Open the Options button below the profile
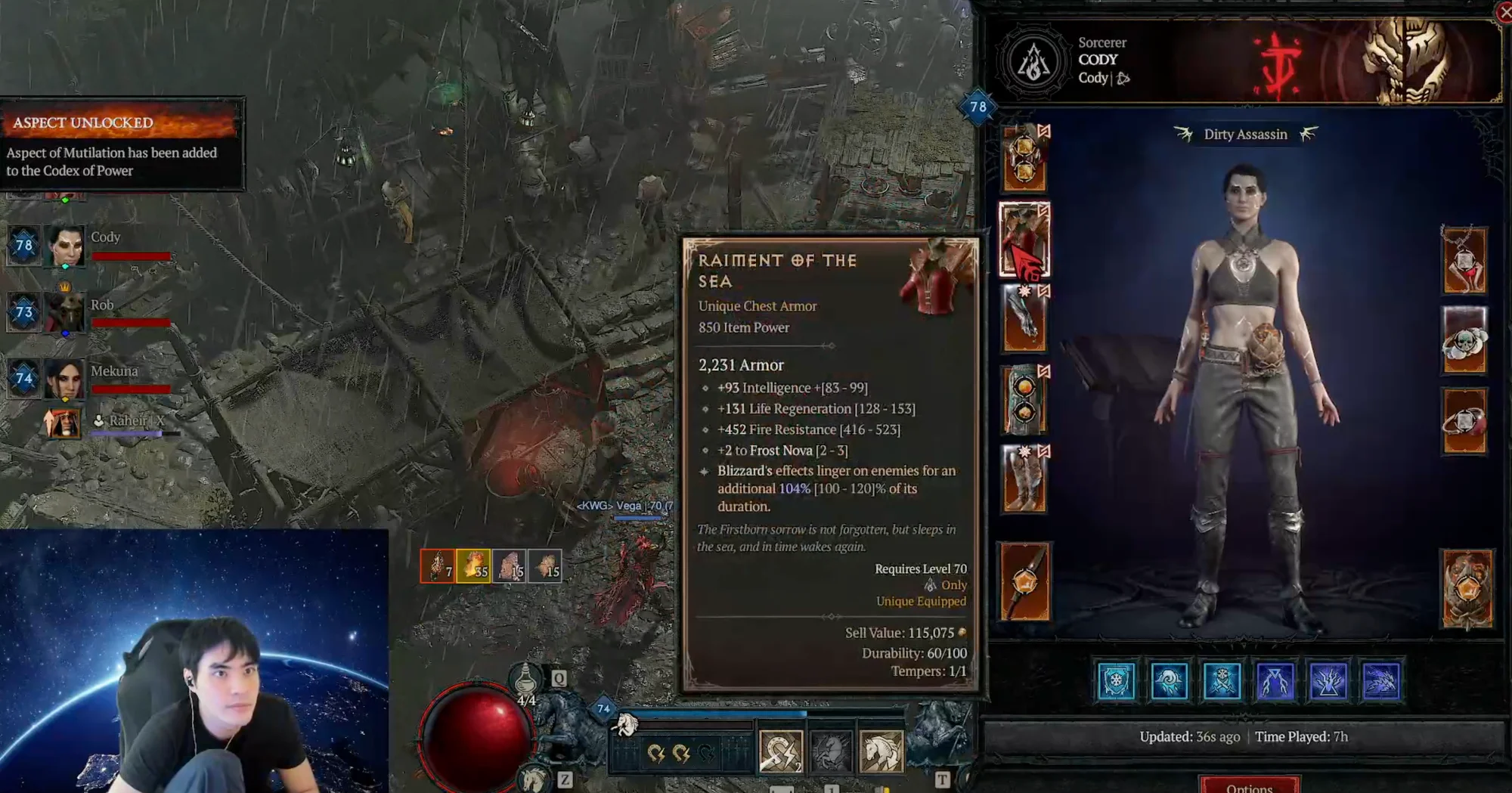1512x793 pixels. pyautogui.click(x=1249, y=785)
